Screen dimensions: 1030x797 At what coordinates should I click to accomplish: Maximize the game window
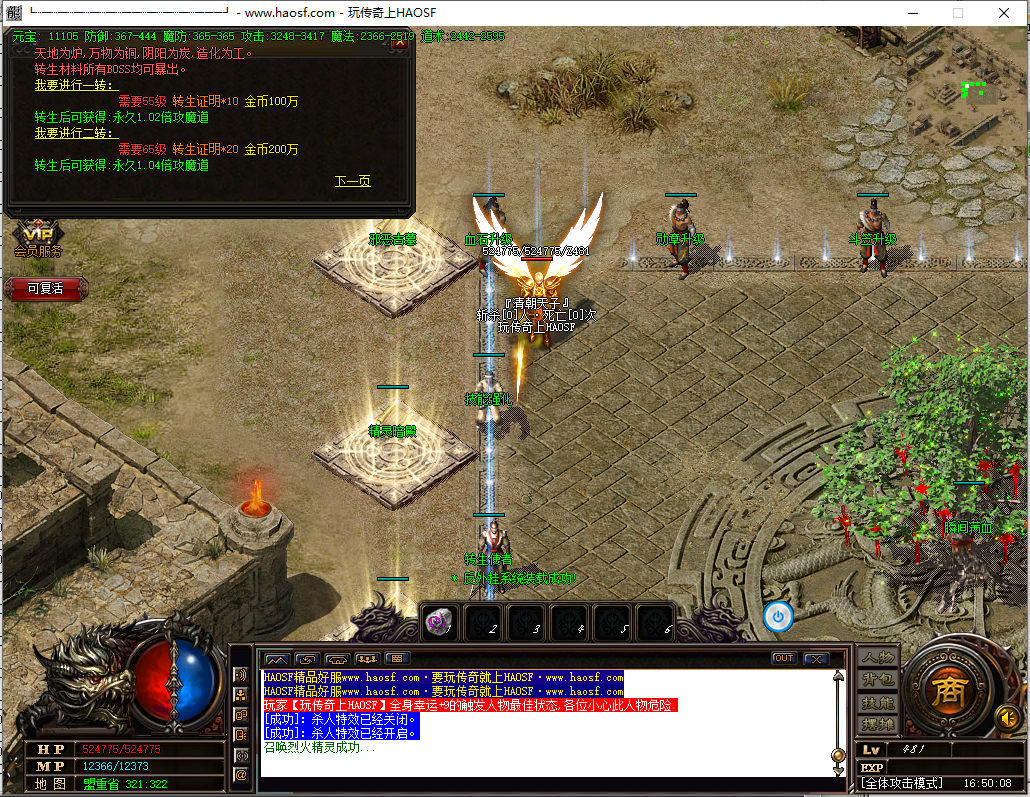(957, 13)
